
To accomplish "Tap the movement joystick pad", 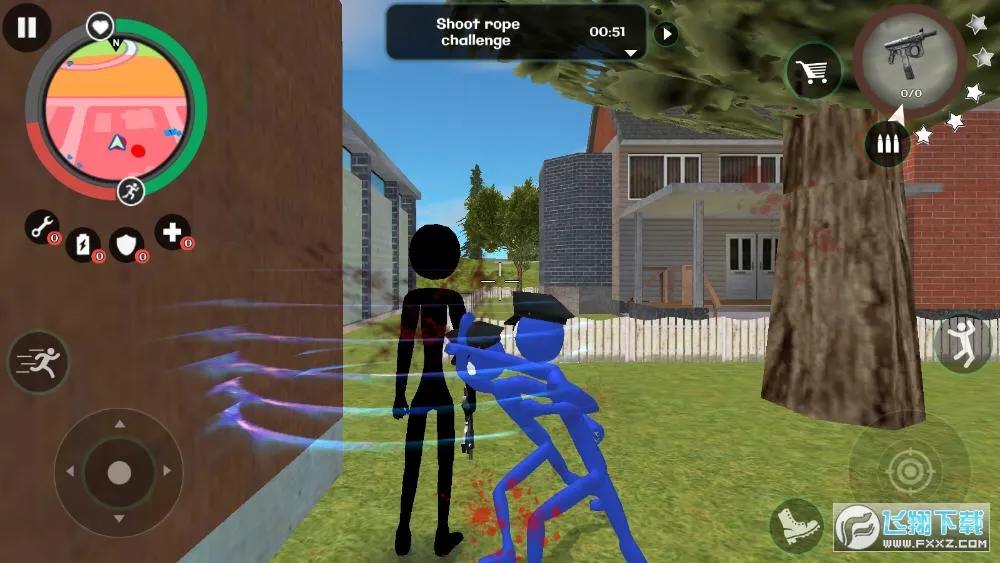I will (x=119, y=472).
